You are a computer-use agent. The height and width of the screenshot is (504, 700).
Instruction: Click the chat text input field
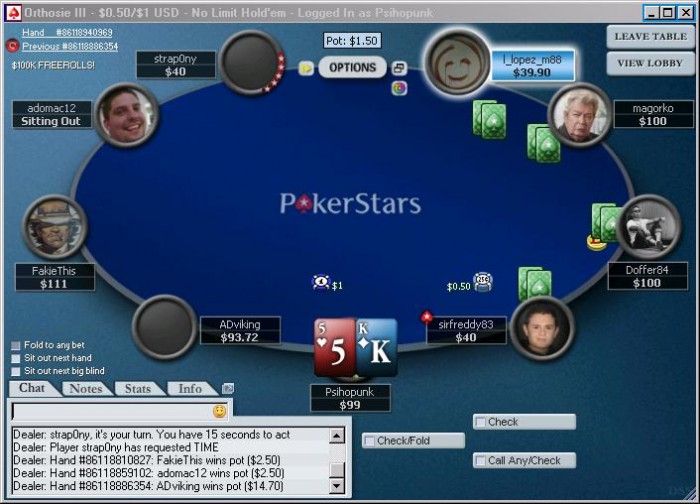click(x=110, y=411)
